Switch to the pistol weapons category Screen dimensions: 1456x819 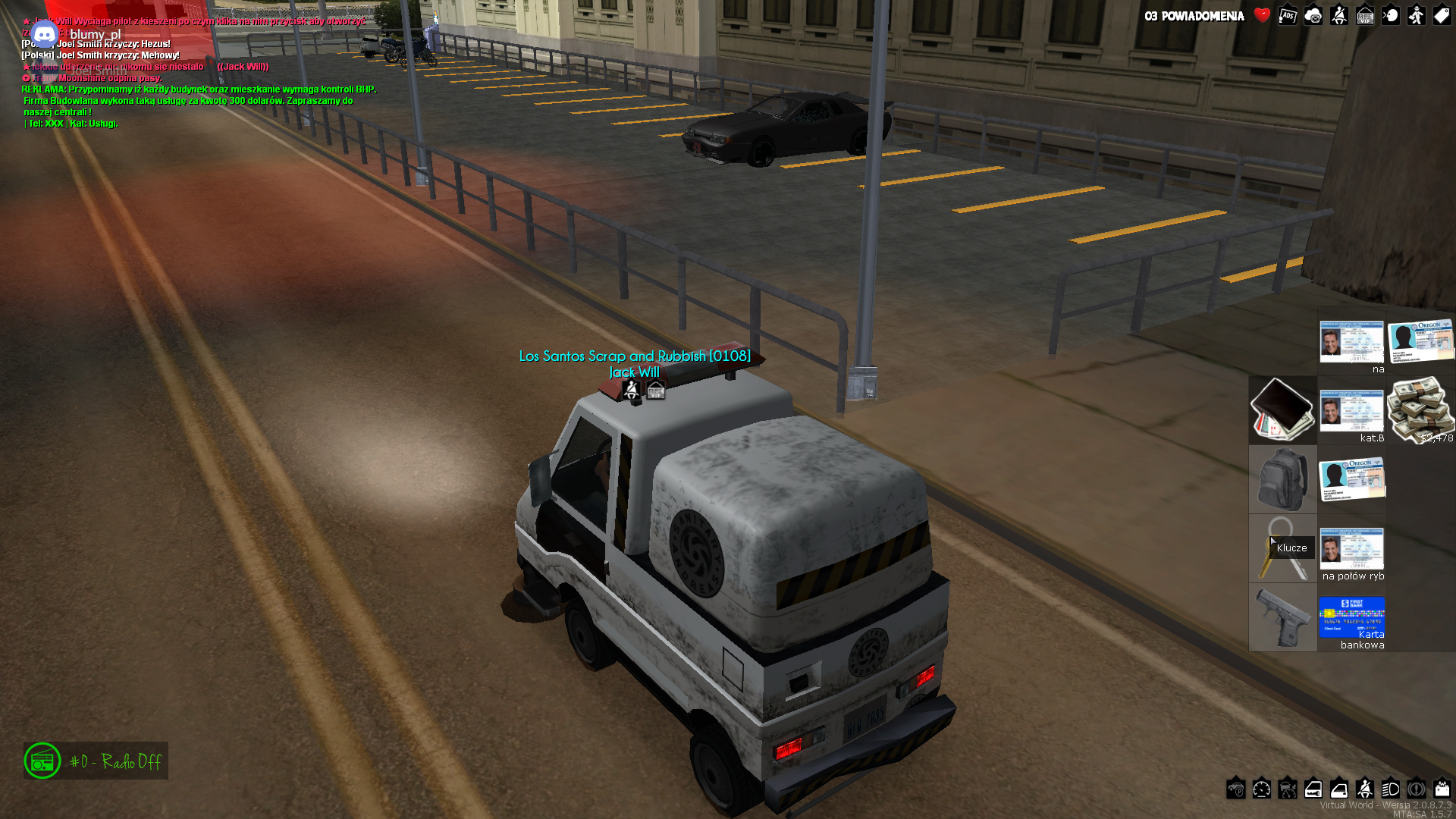tap(1282, 617)
